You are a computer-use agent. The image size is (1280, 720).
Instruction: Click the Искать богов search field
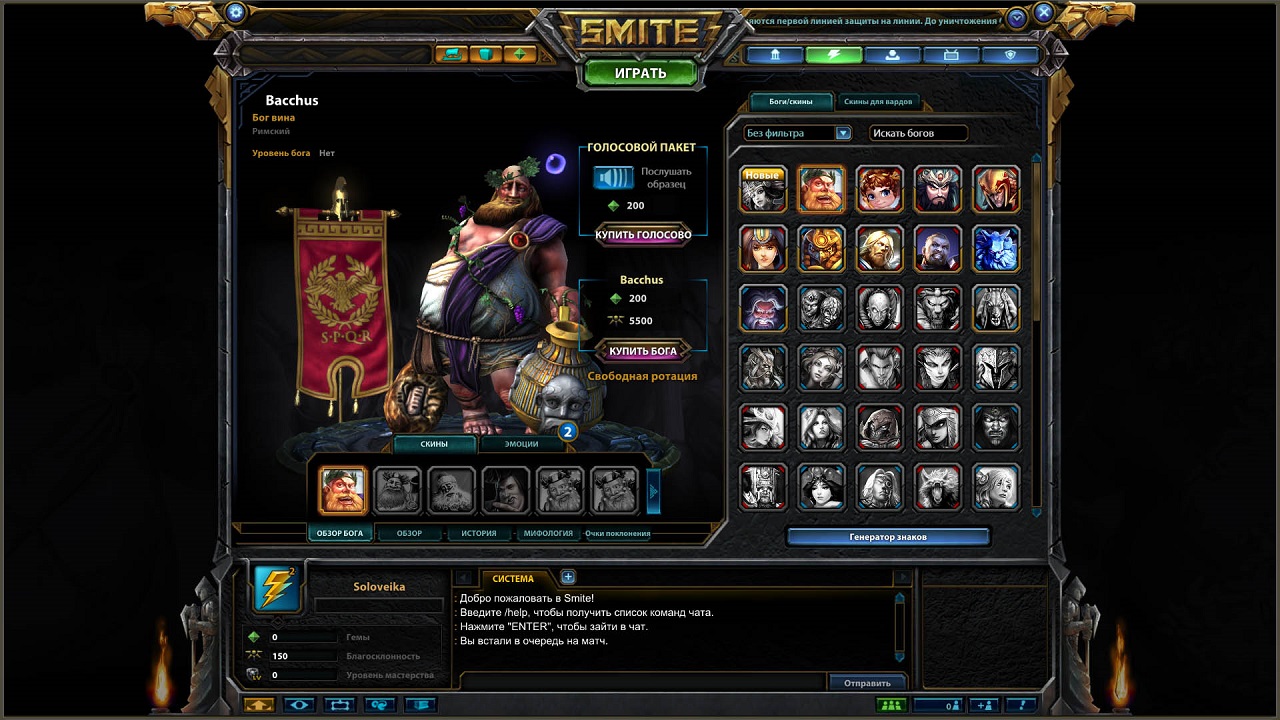click(918, 133)
